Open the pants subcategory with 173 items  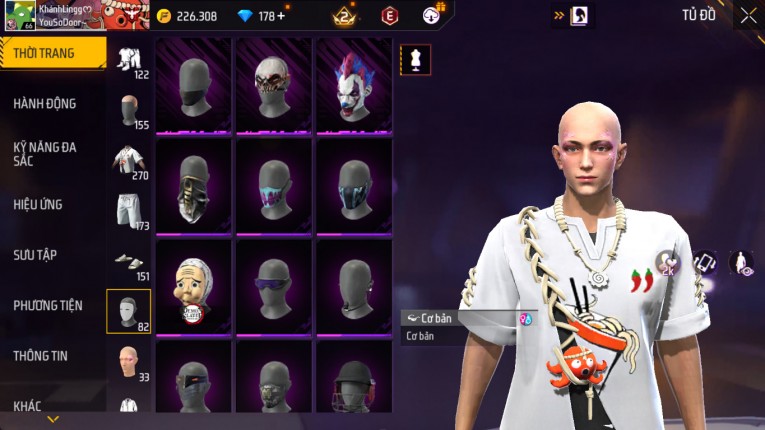(129, 212)
